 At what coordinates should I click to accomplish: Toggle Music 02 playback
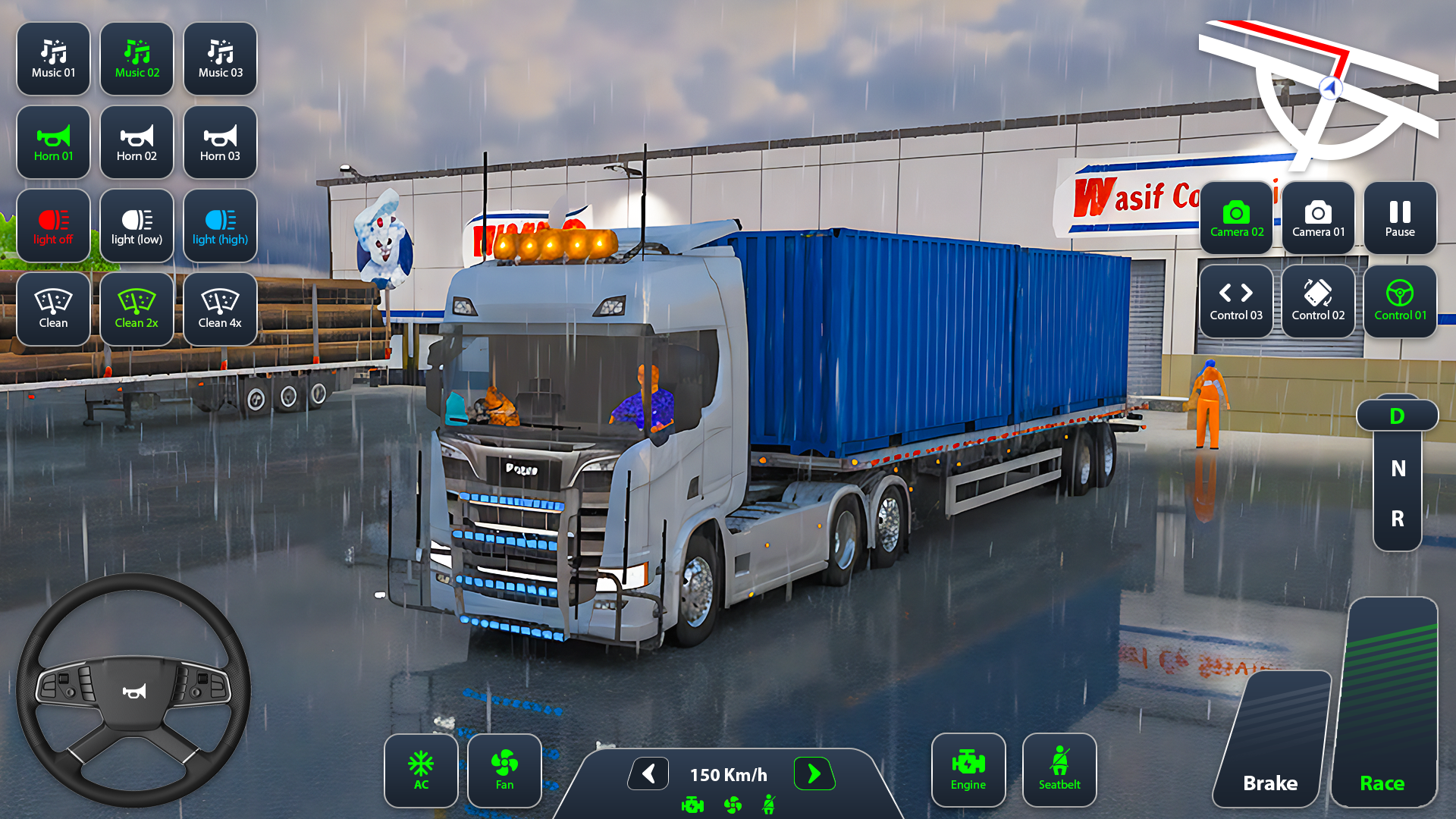(136, 58)
